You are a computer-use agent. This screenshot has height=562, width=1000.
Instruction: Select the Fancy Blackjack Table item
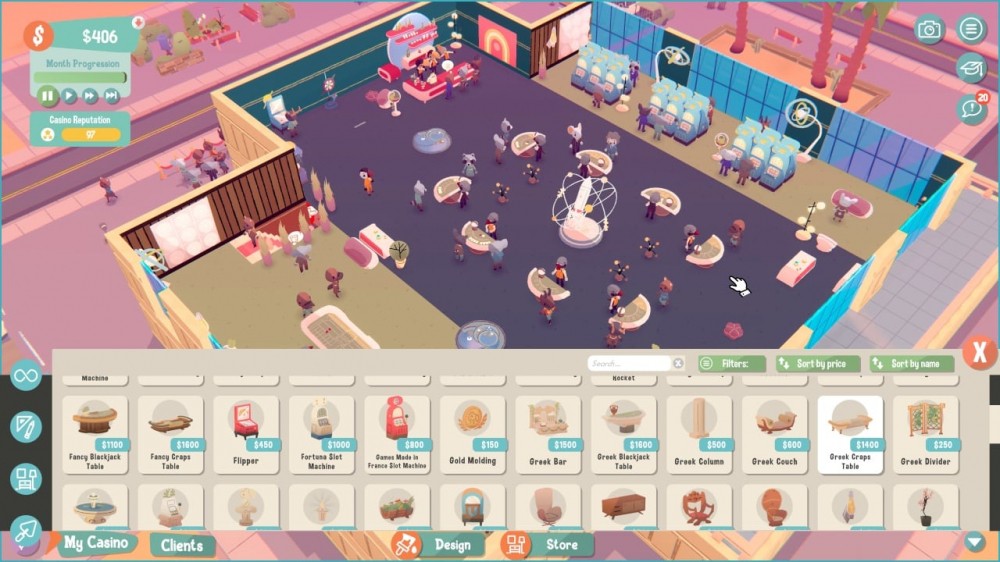pos(95,434)
